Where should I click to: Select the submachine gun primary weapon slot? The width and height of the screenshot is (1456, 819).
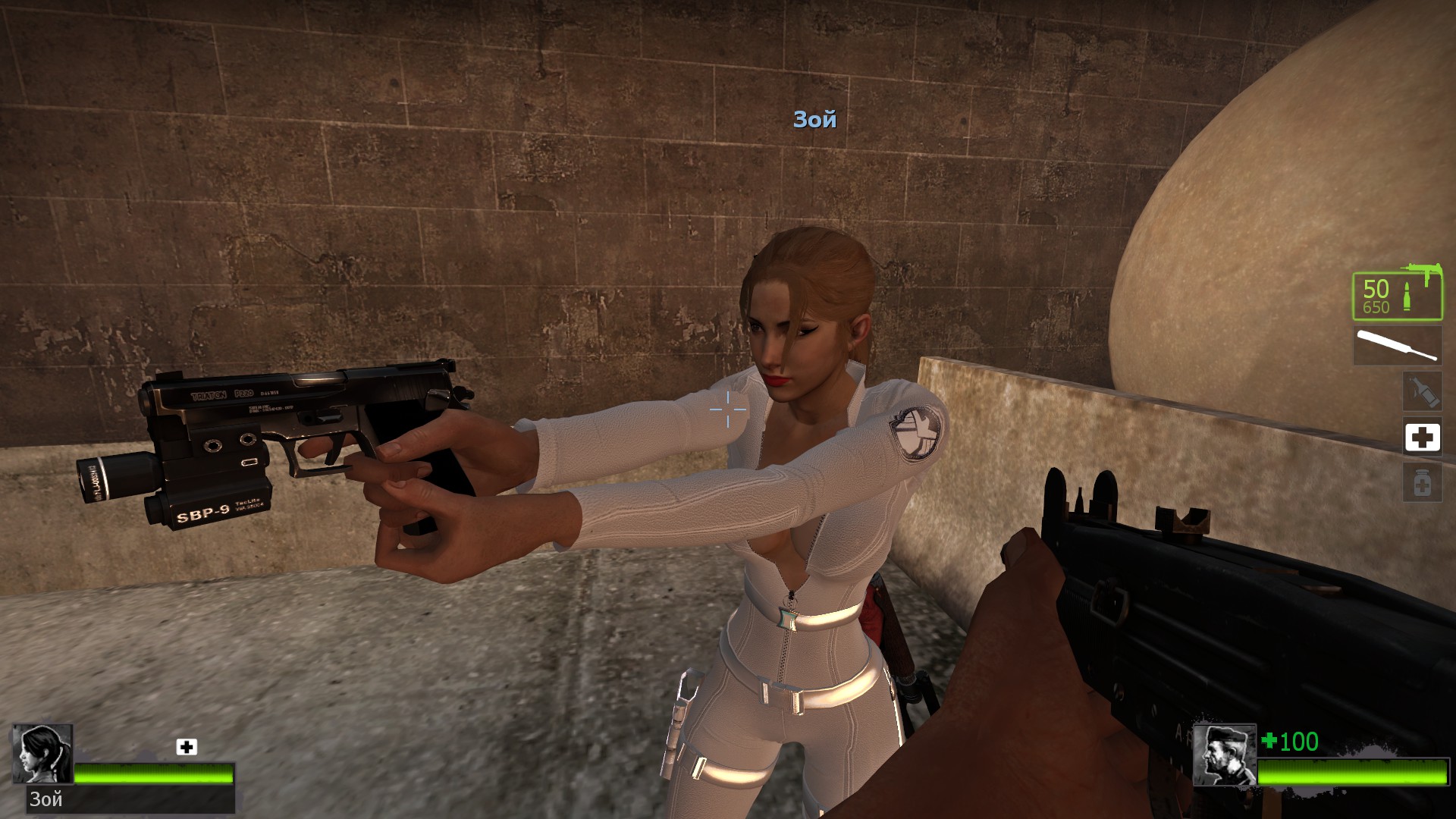[1397, 296]
